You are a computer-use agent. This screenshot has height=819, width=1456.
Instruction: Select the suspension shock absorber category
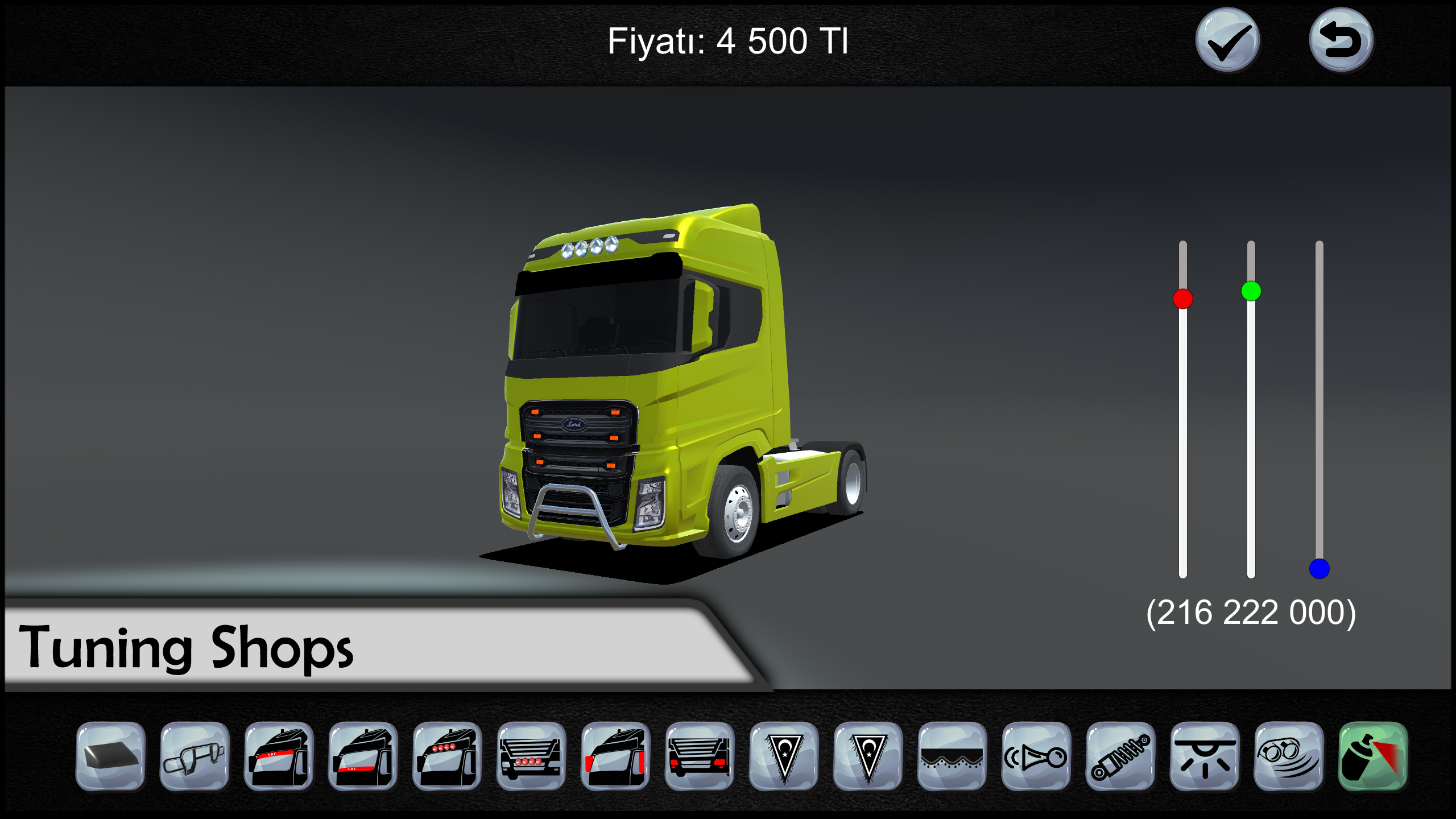pyautogui.click(x=1120, y=756)
